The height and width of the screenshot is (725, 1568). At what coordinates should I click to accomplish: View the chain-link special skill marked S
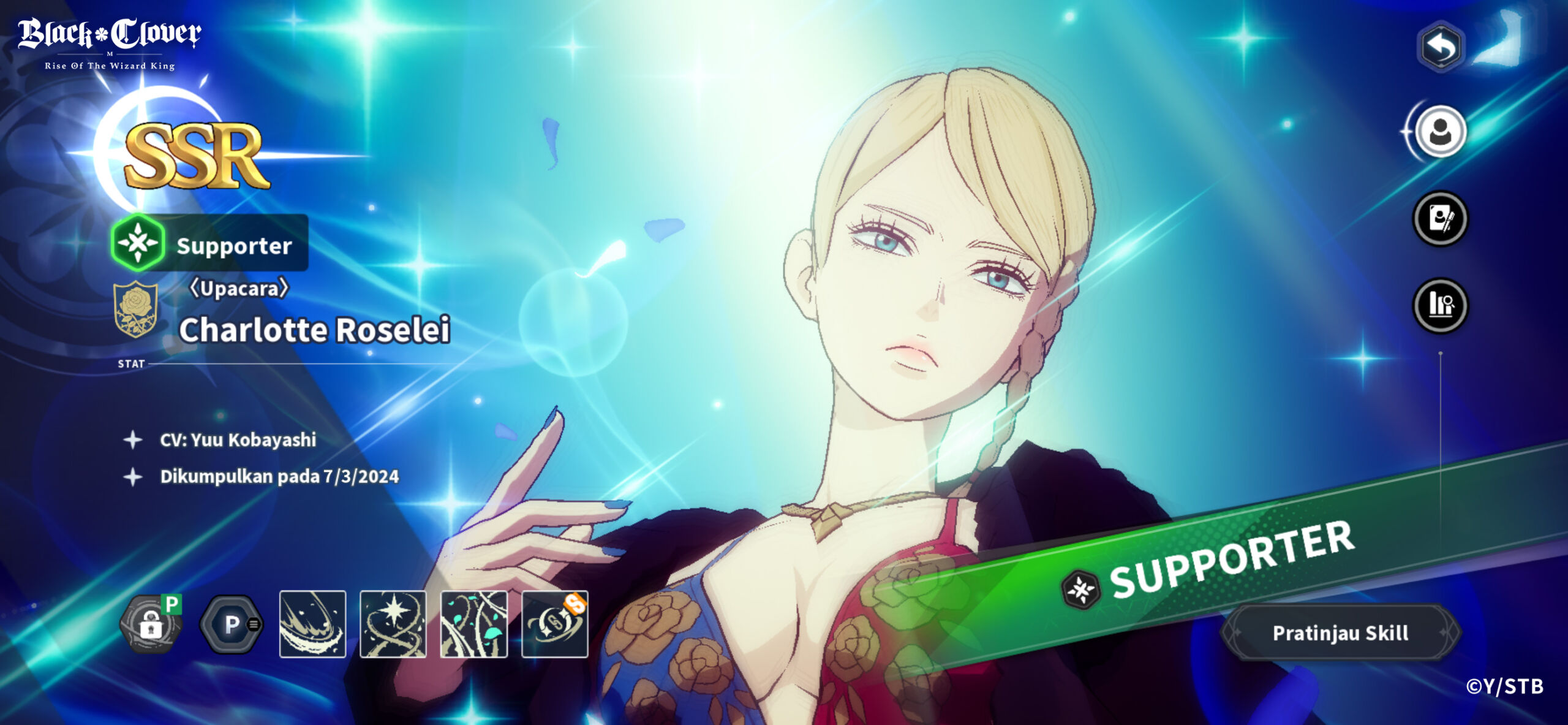coord(554,624)
